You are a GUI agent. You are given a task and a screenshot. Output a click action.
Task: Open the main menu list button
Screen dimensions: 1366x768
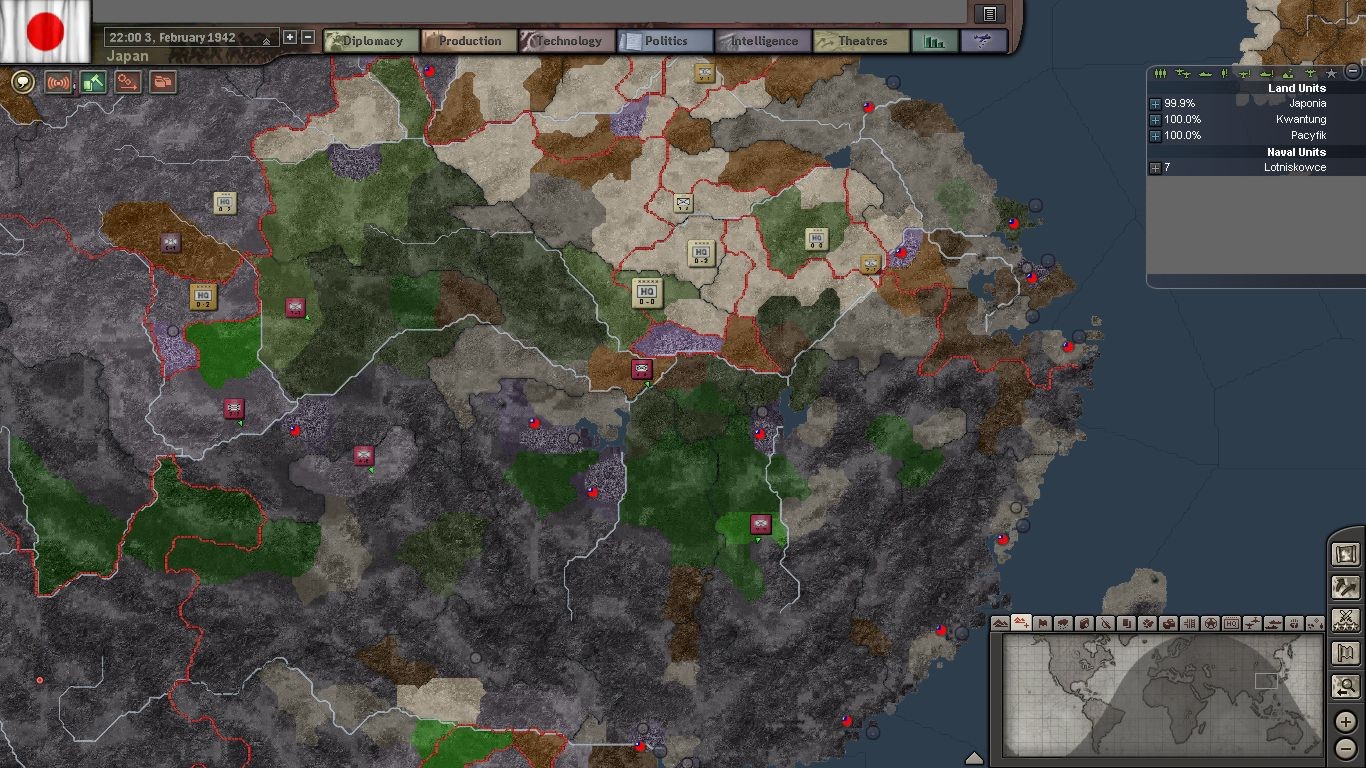tap(989, 13)
